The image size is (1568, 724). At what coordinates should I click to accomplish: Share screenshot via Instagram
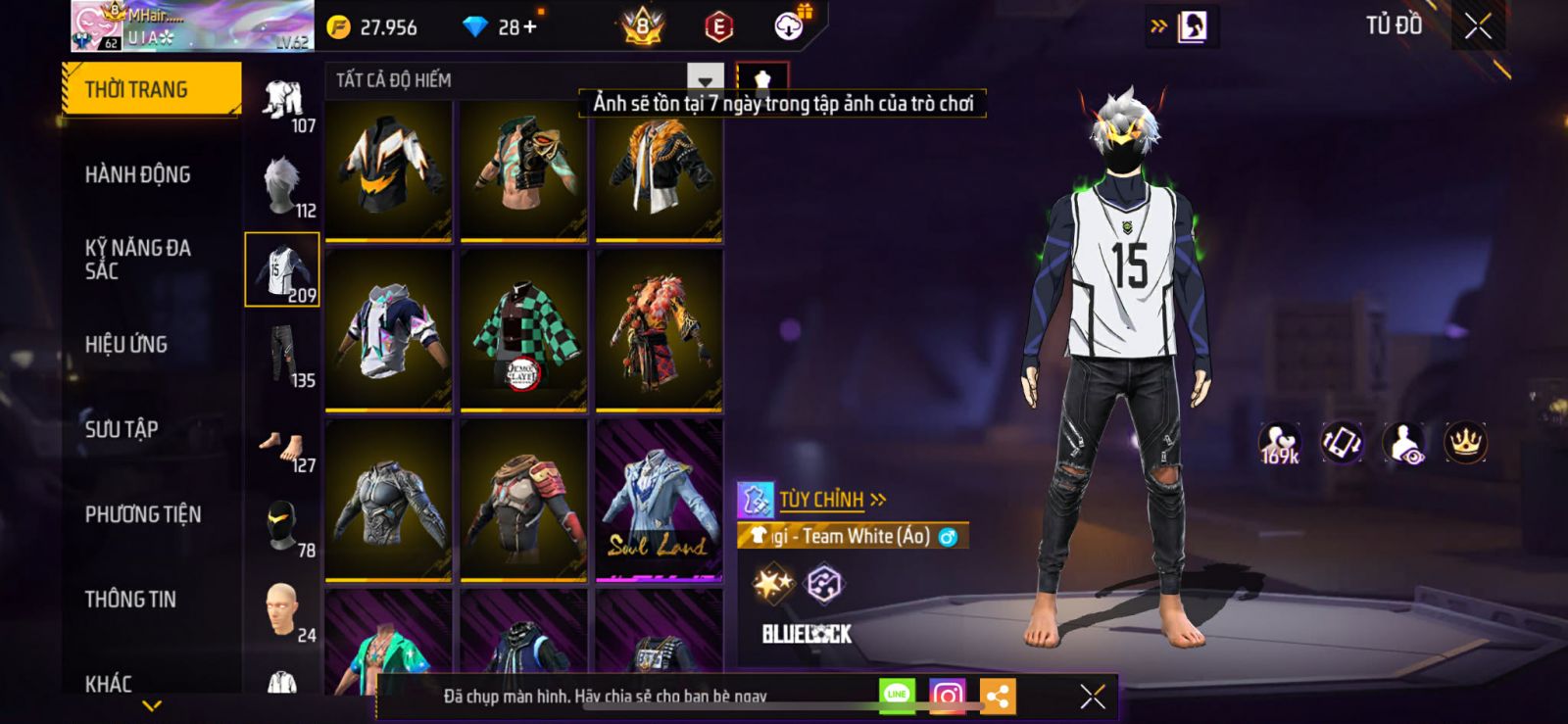coord(947,696)
